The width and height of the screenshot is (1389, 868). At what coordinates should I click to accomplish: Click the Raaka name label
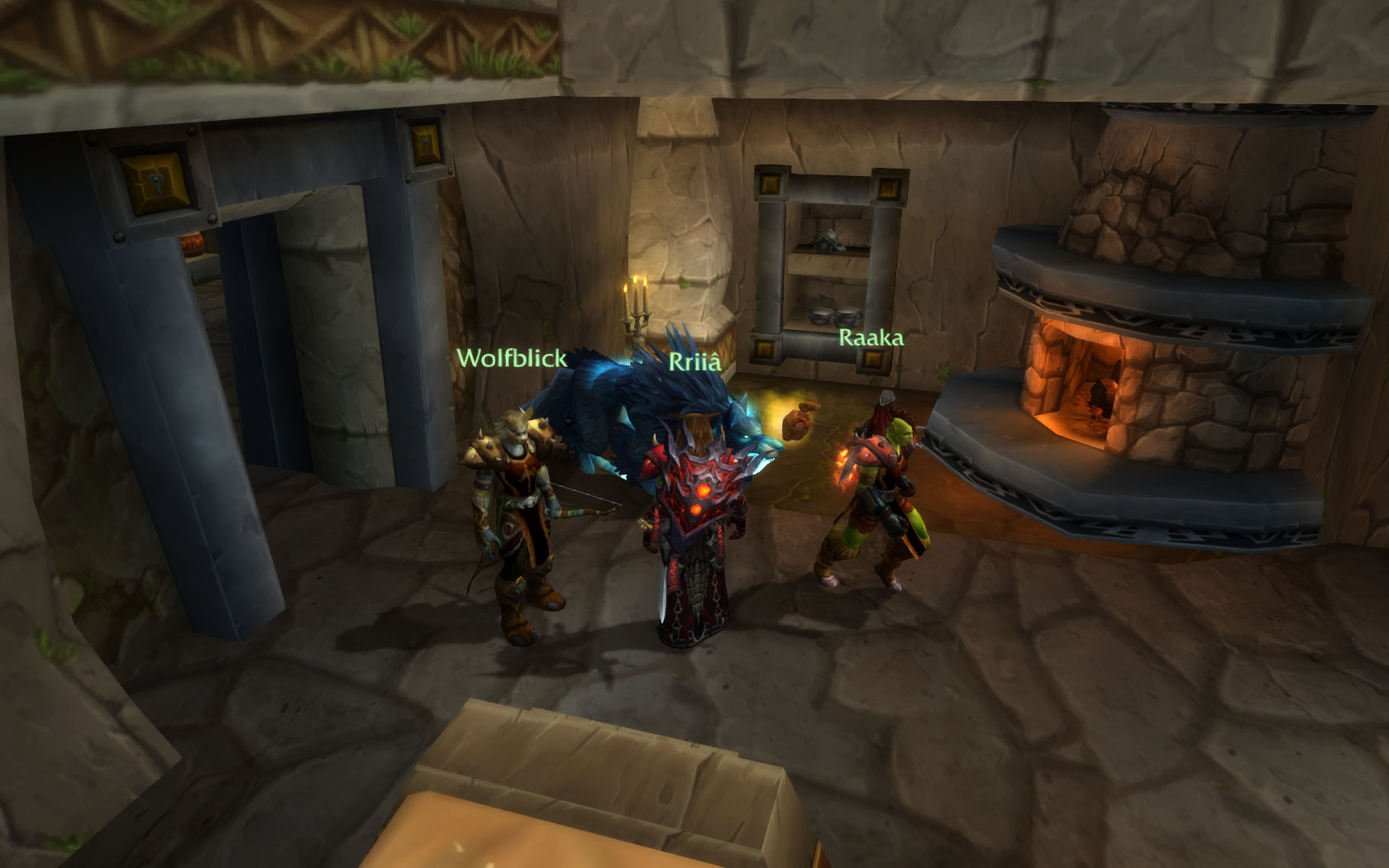(x=871, y=337)
